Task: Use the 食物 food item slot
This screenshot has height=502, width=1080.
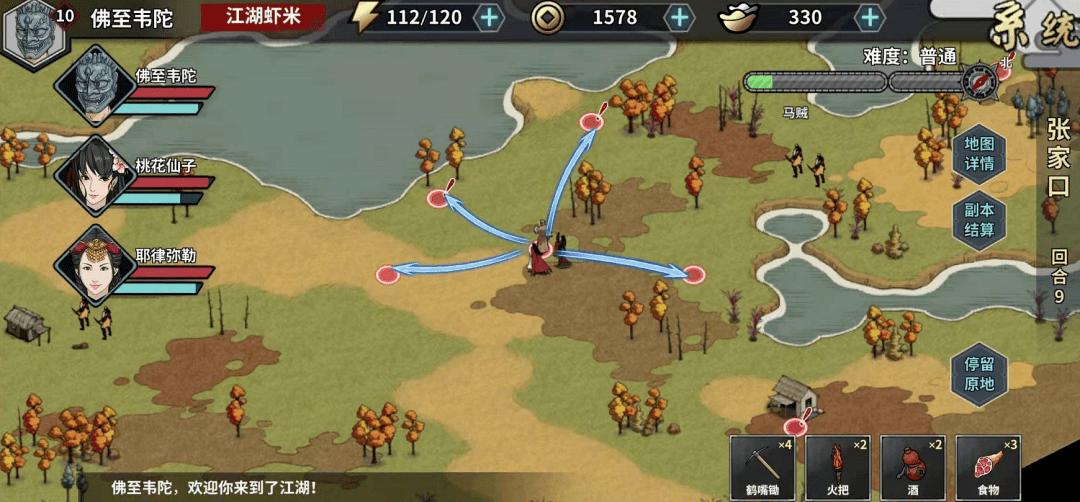Action: [987, 466]
